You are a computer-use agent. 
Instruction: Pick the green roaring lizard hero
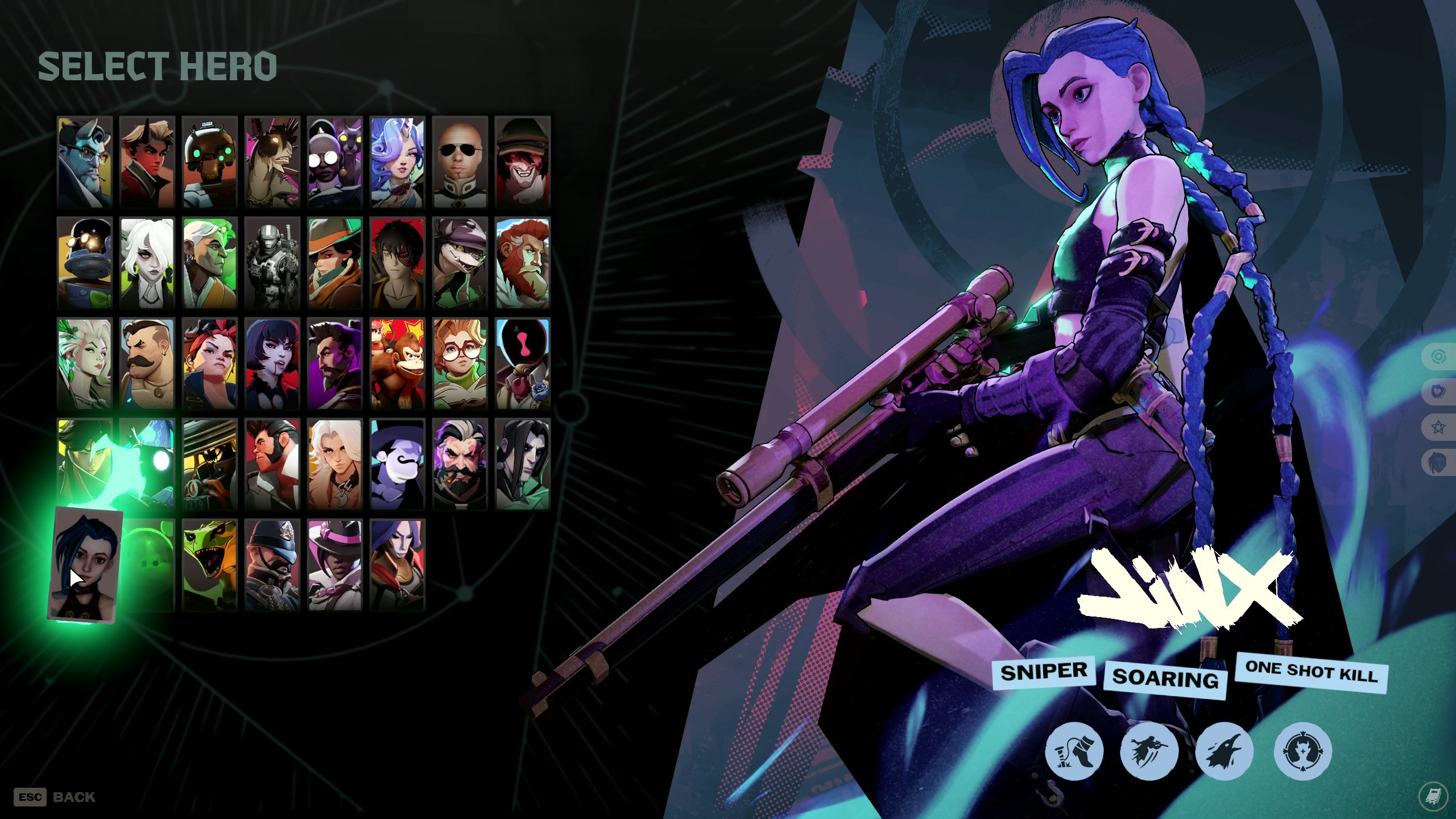[209, 565]
